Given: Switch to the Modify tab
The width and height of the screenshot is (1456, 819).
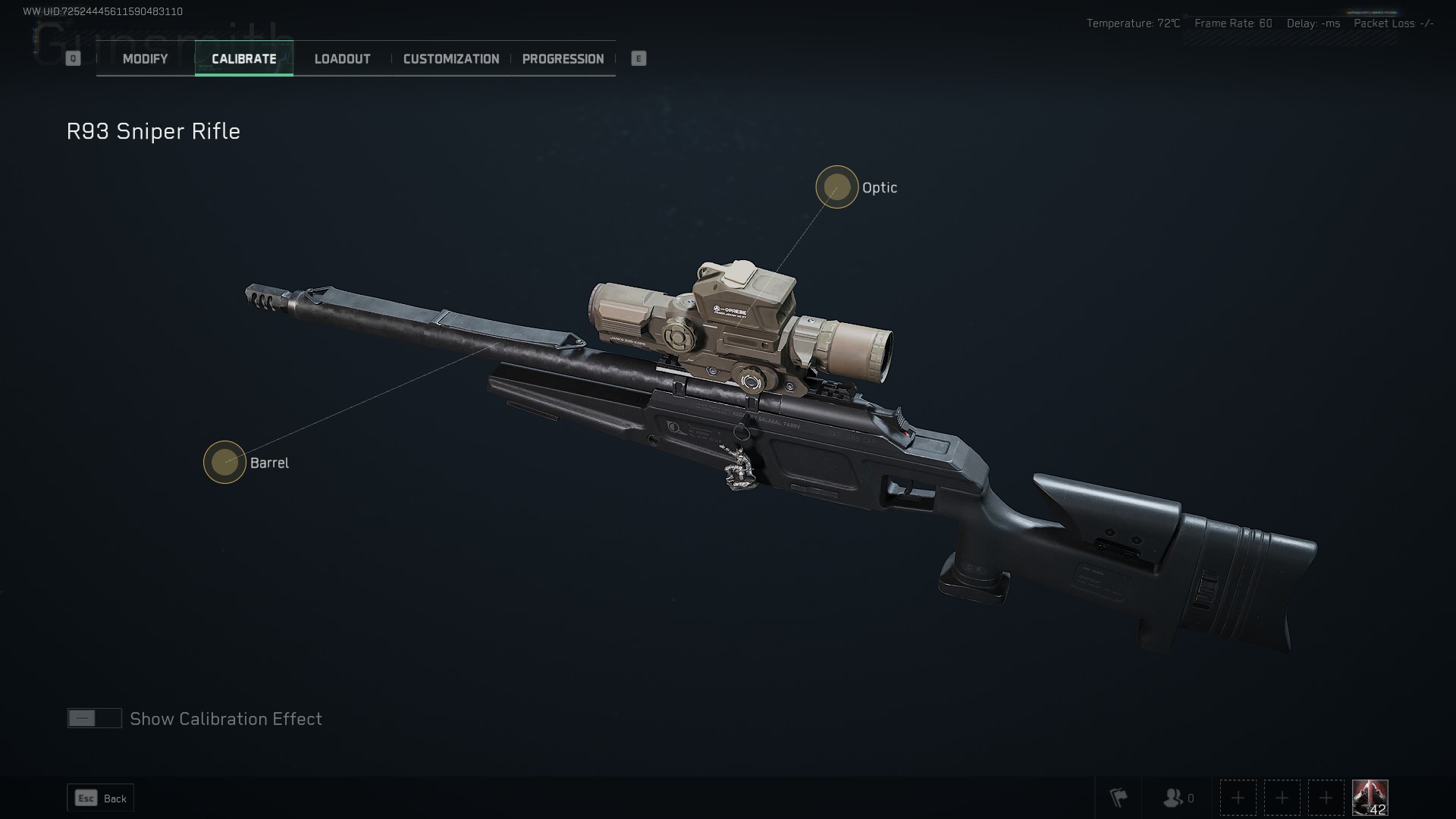Looking at the screenshot, I should (x=143, y=58).
